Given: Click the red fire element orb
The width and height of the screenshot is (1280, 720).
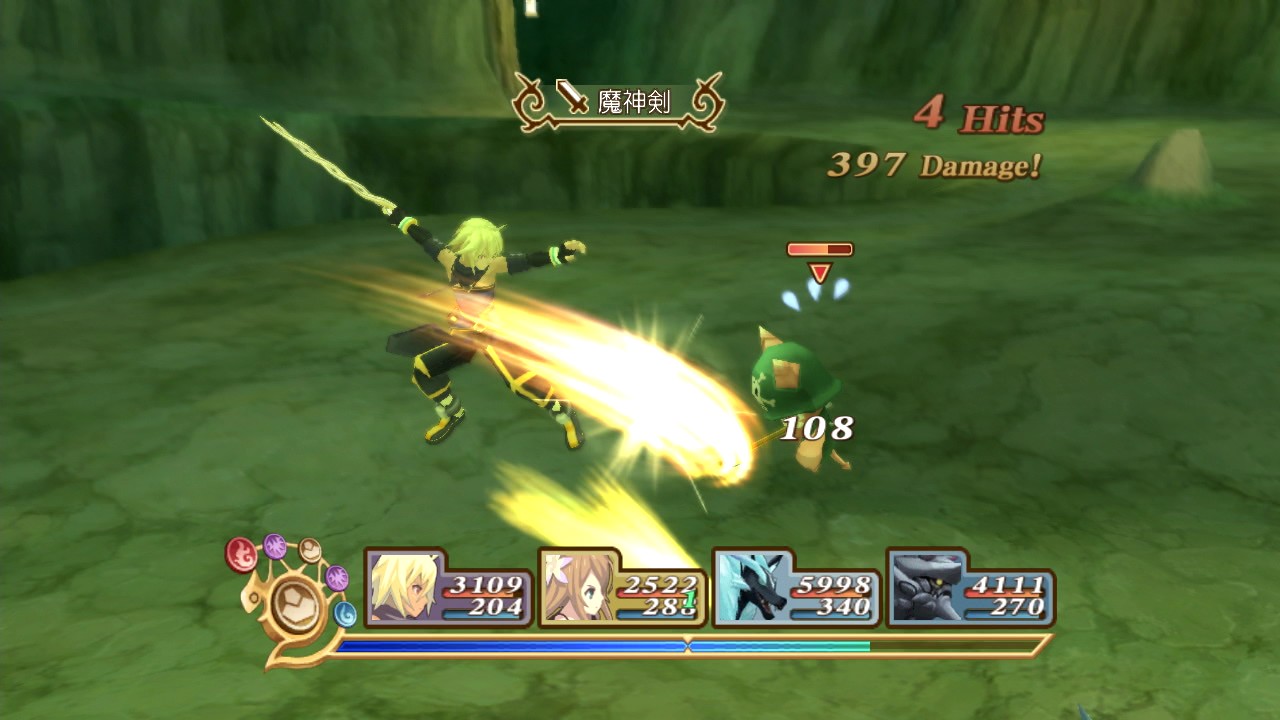Looking at the screenshot, I should [x=241, y=554].
